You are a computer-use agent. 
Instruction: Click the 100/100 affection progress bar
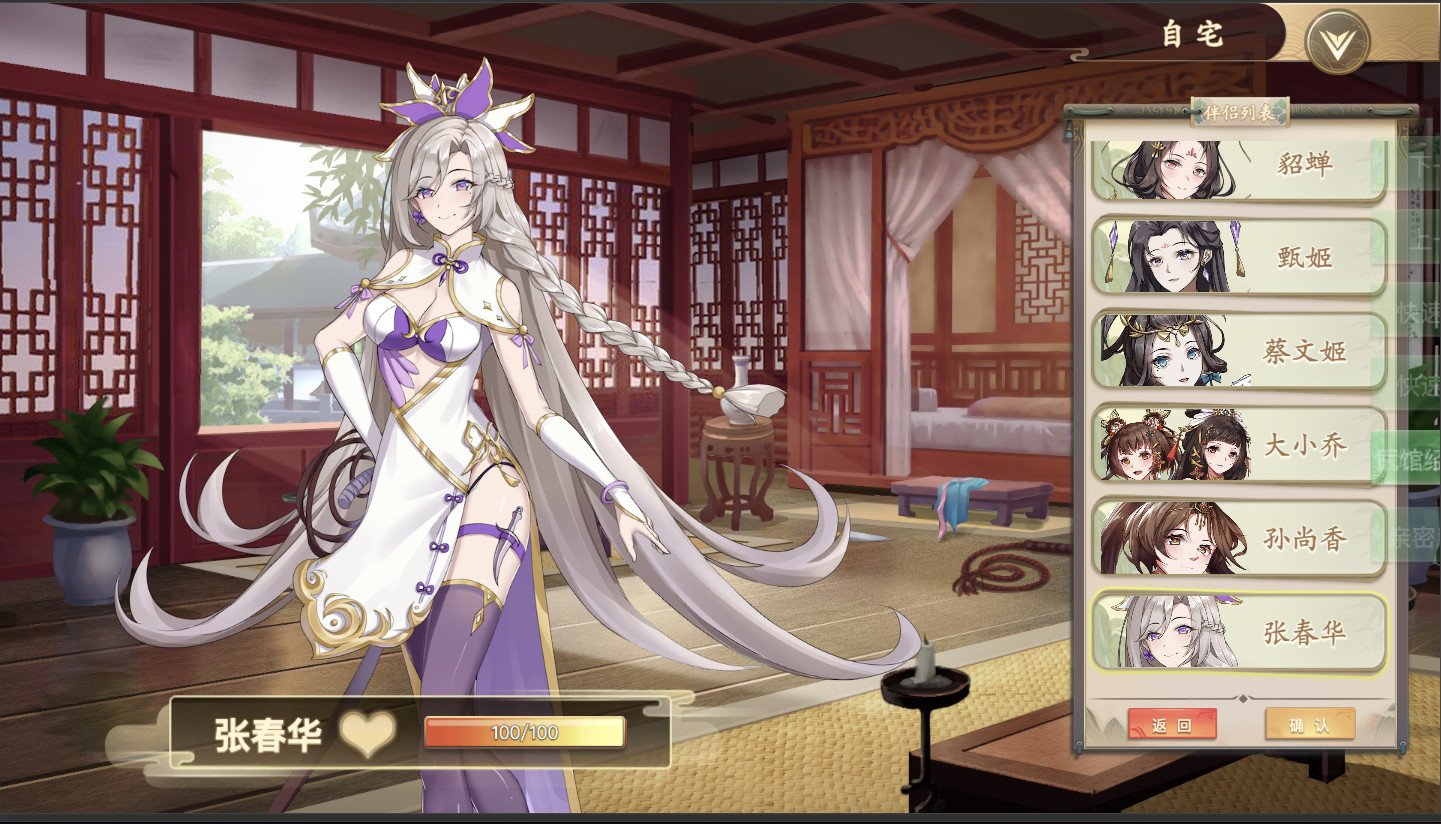(x=525, y=731)
